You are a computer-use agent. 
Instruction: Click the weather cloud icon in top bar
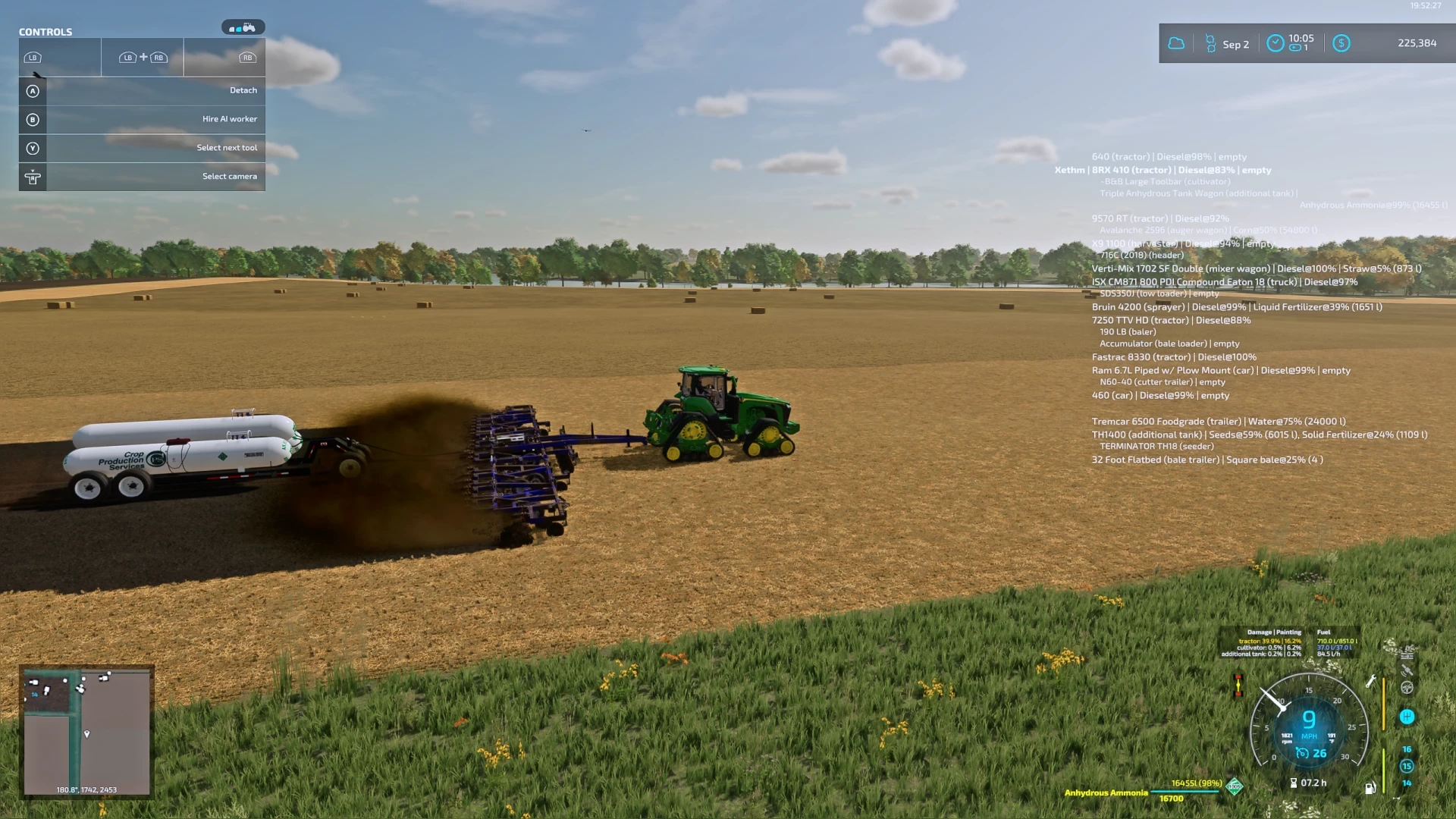[x=1176, y=42]
